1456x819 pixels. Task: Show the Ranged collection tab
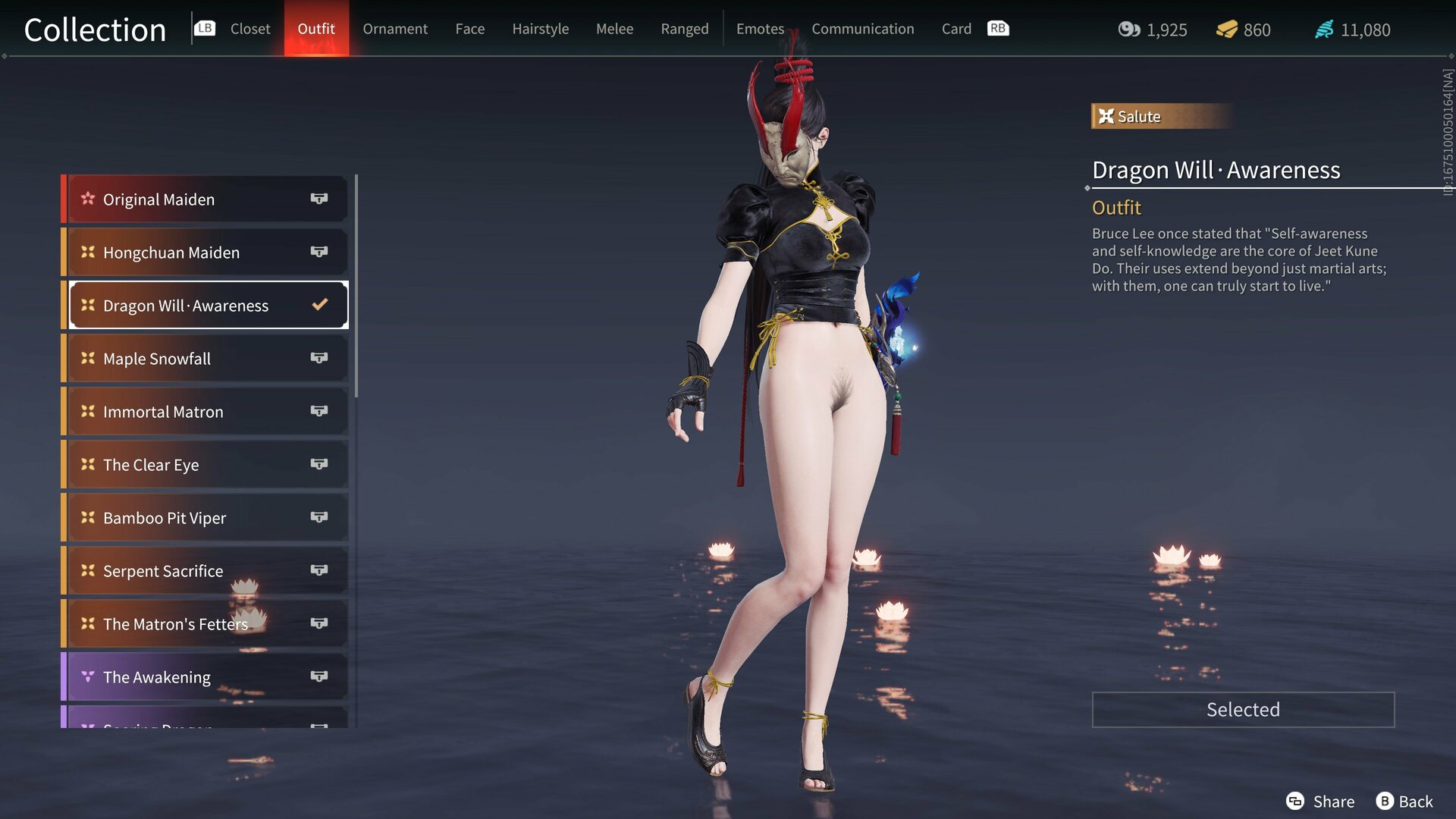click(684, 29)
